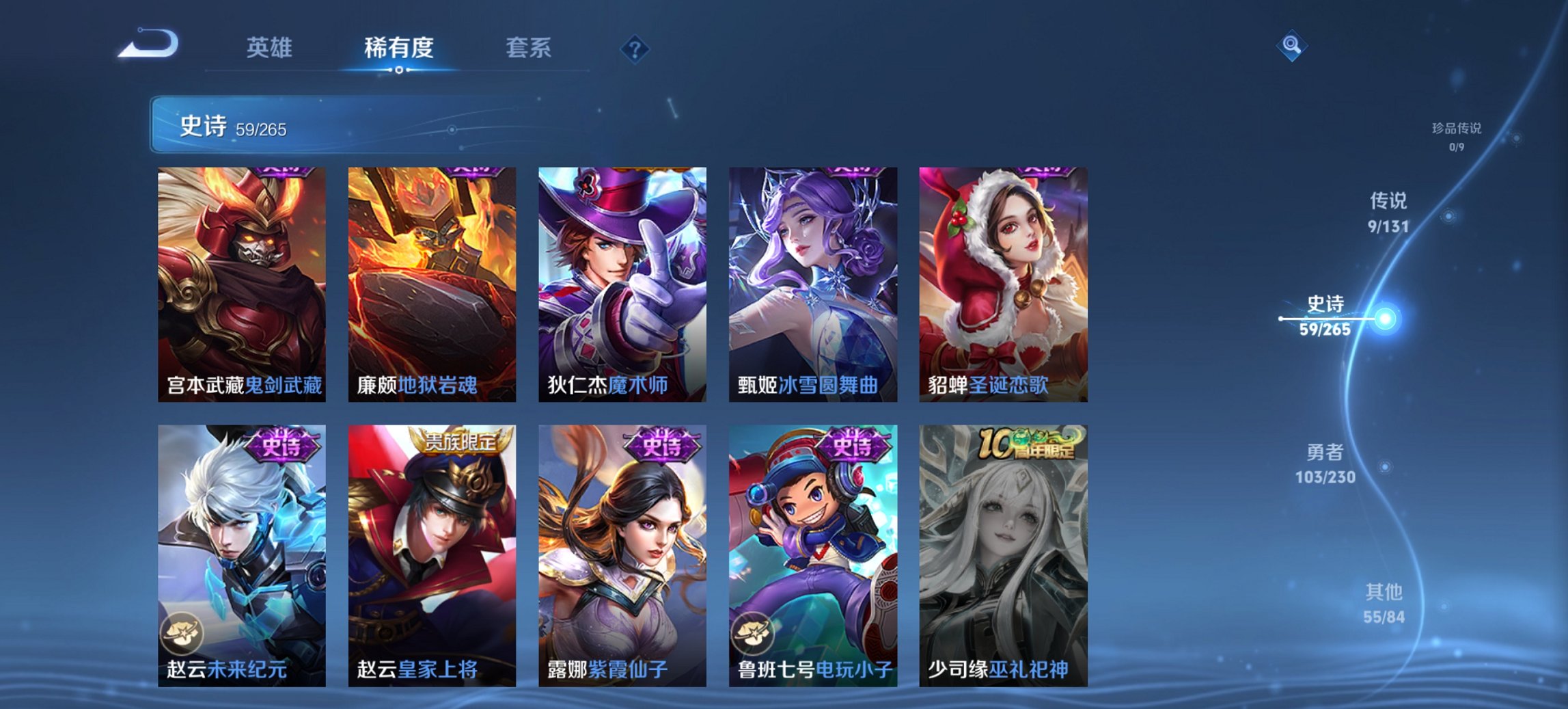Open the help question mark icon

pyautogui.click(x=635, y=49)
